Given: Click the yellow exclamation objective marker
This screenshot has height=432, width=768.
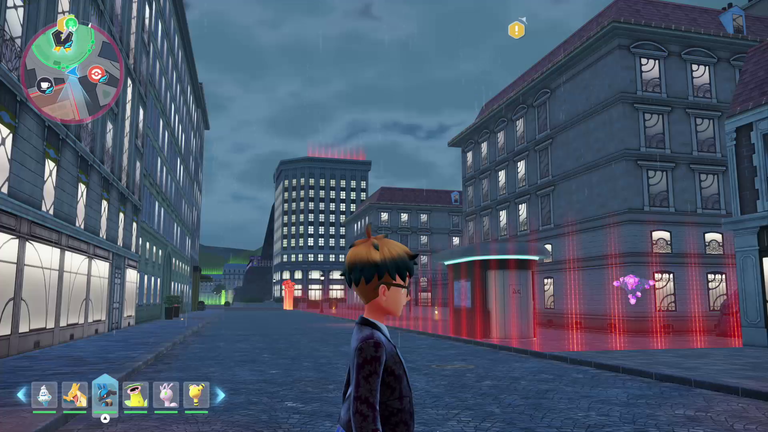Looking at the screenshot, I should coord(516,30).
